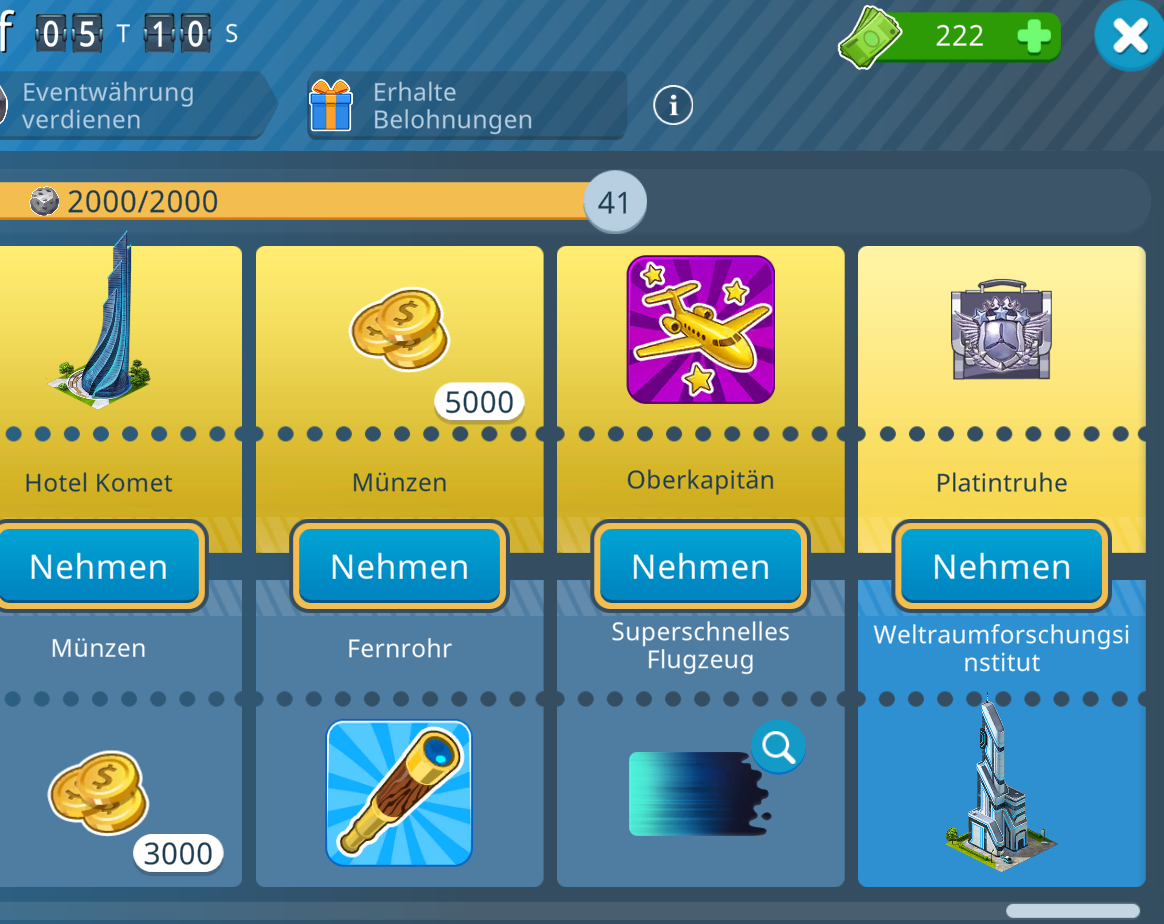Viewport: 1164px width, 924px height.
Task: Claim the Platintruhe with Nehmen
Action: click(x=1001, y=566)
